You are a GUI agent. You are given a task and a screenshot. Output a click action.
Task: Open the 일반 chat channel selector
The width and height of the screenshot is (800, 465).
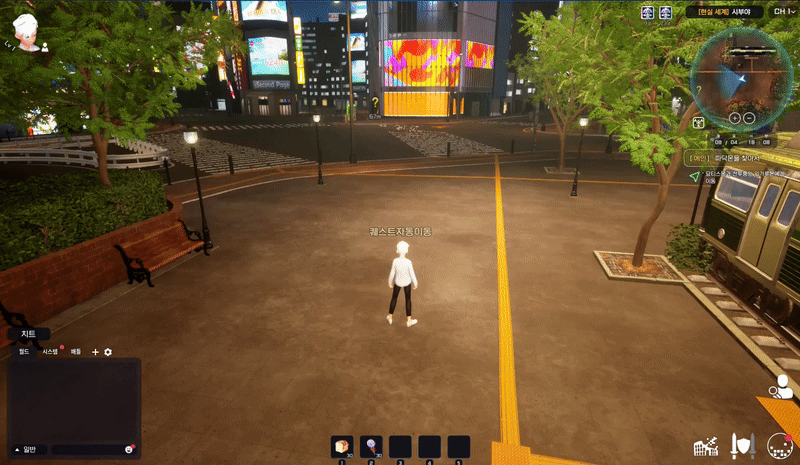coord(28,448)
